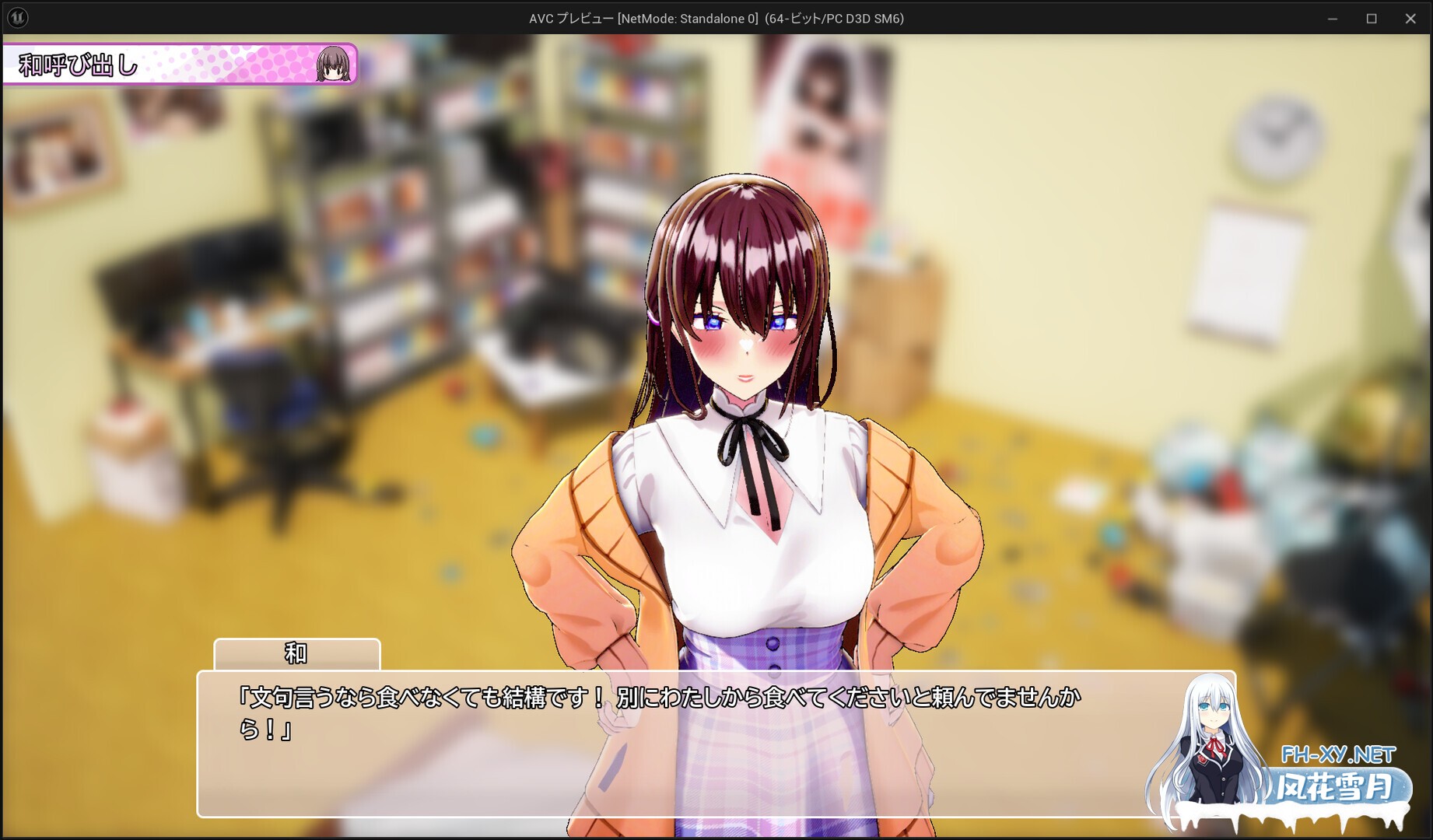Click the first line of dialogue text
The image size is (1433, 840).
pos(661,698)
